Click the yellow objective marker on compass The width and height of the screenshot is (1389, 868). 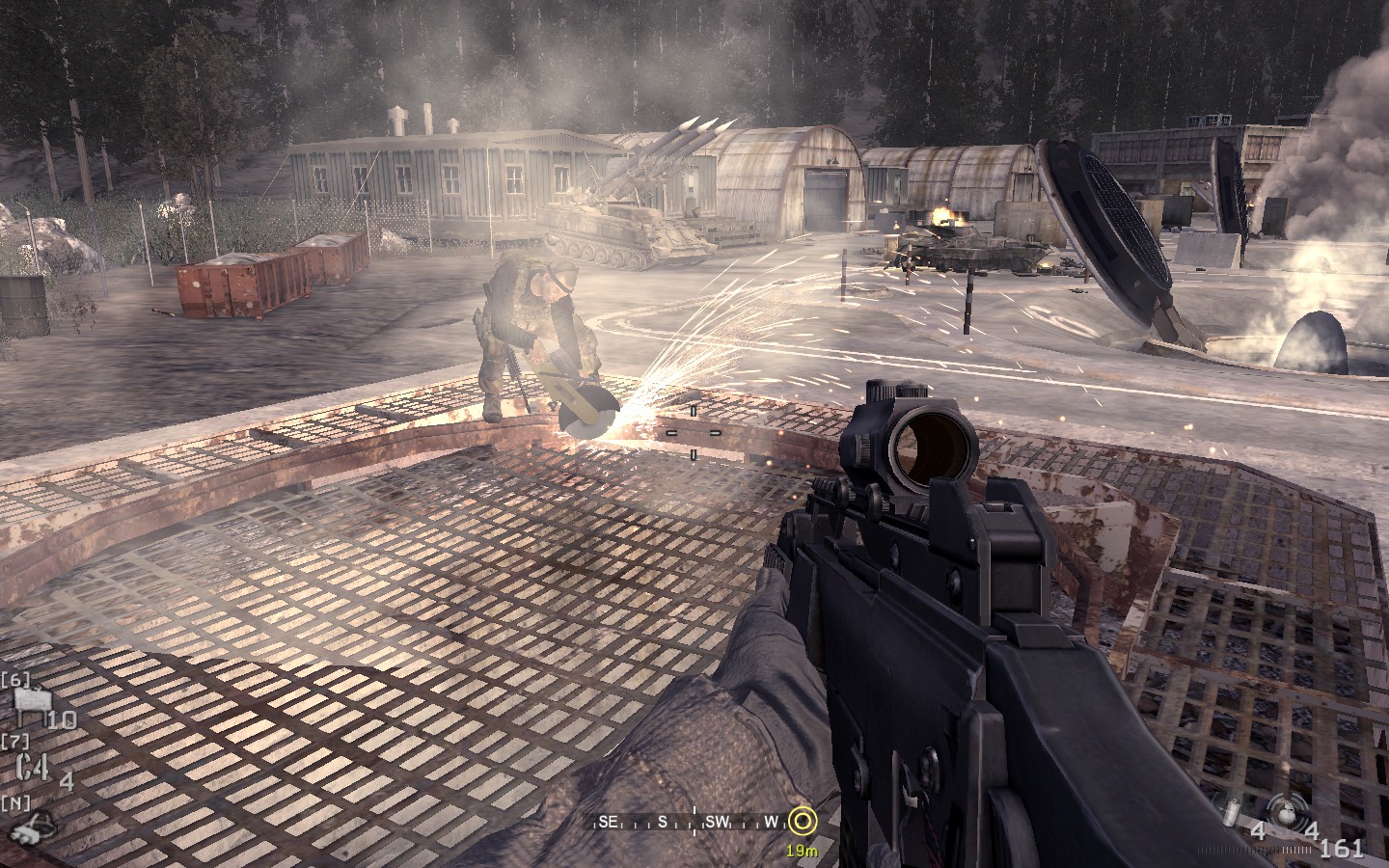802,822
